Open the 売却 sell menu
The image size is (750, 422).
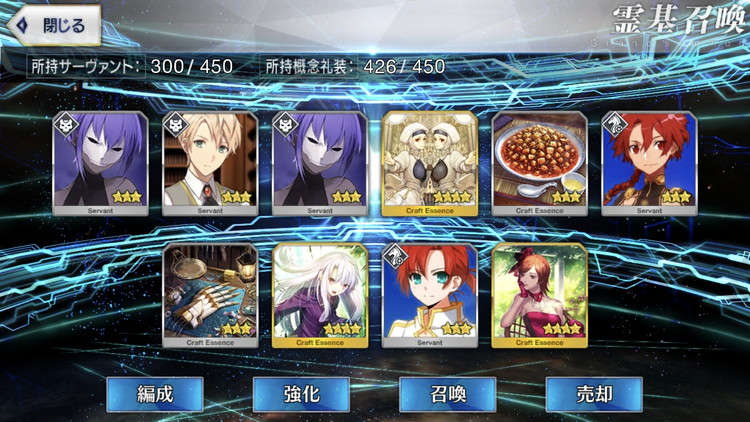pyautogui.click(x=593, y=394)
